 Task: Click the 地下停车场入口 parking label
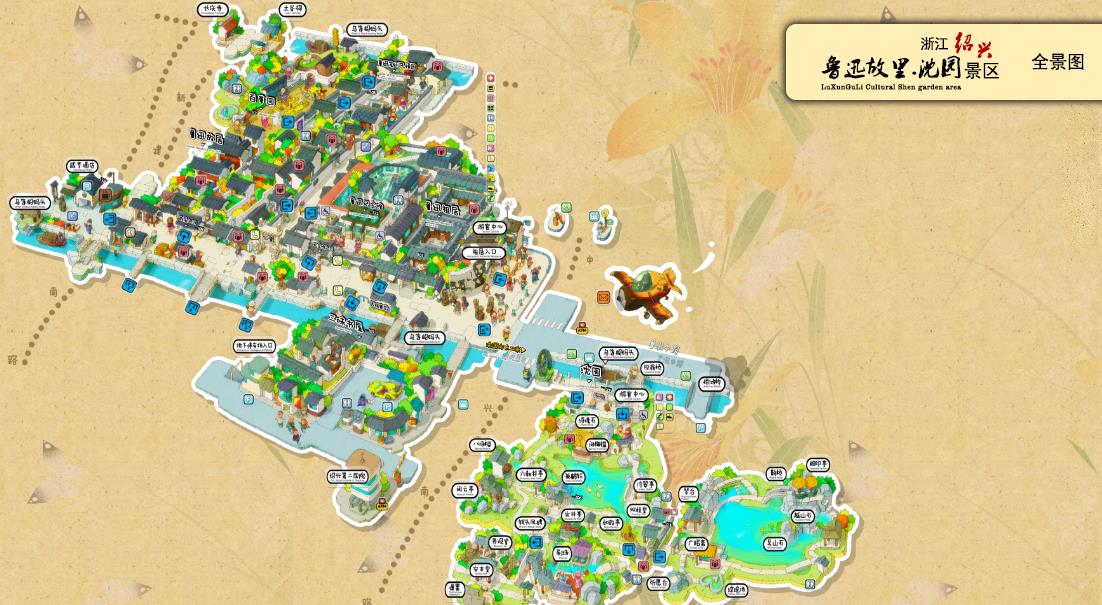[254, 346]
